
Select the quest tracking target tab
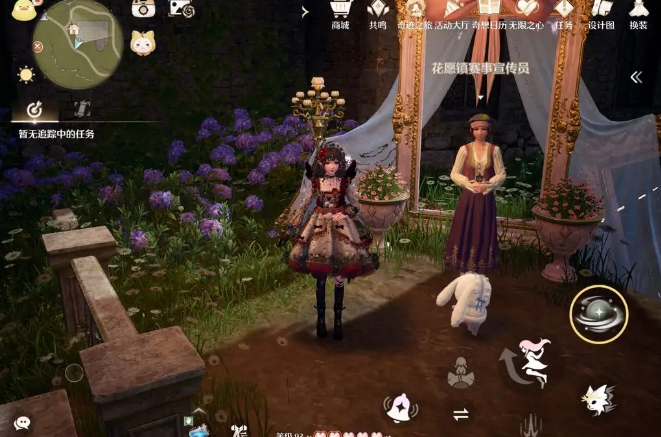point(33,109)
